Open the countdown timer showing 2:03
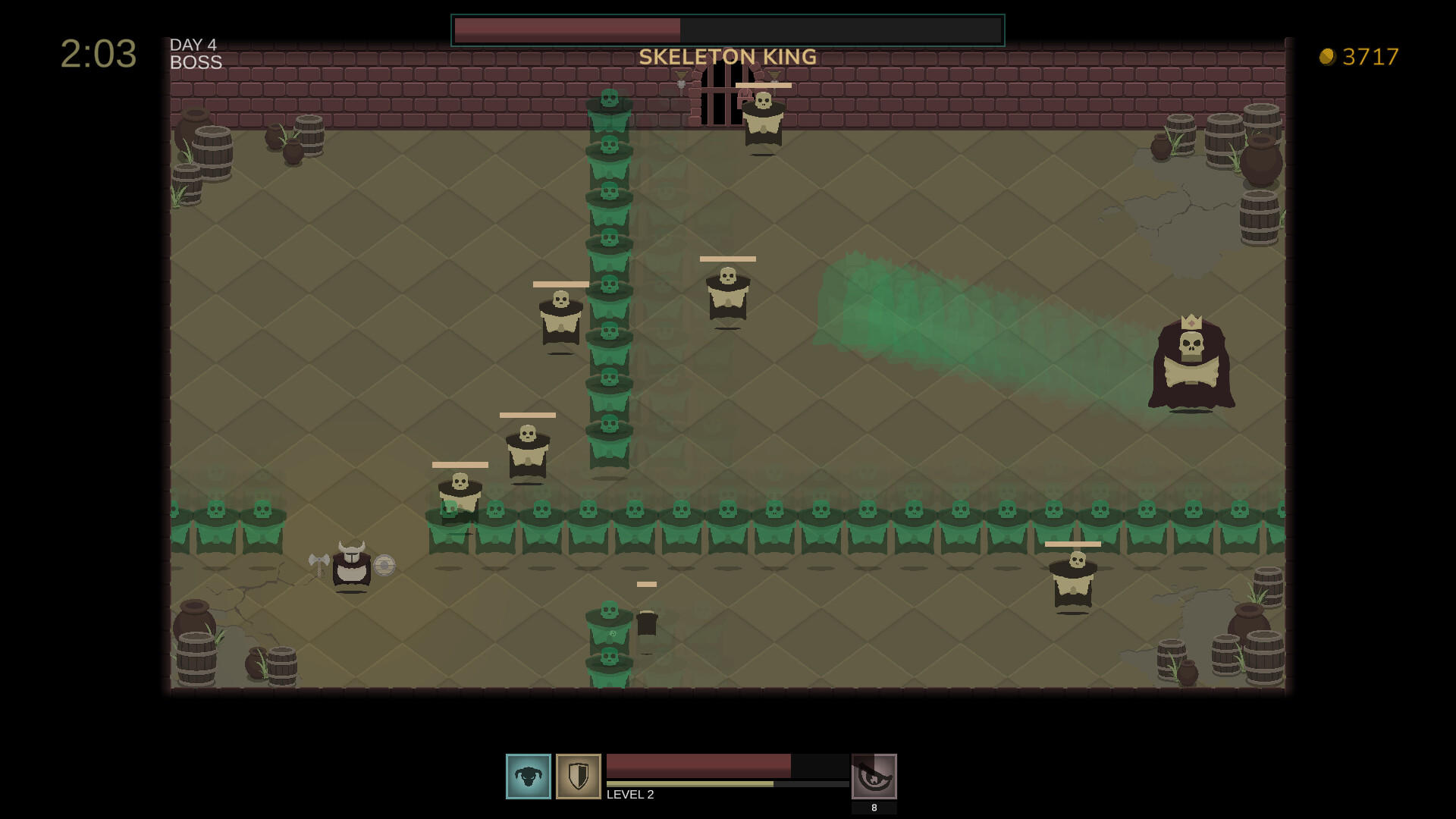 (x=99, y=53)
